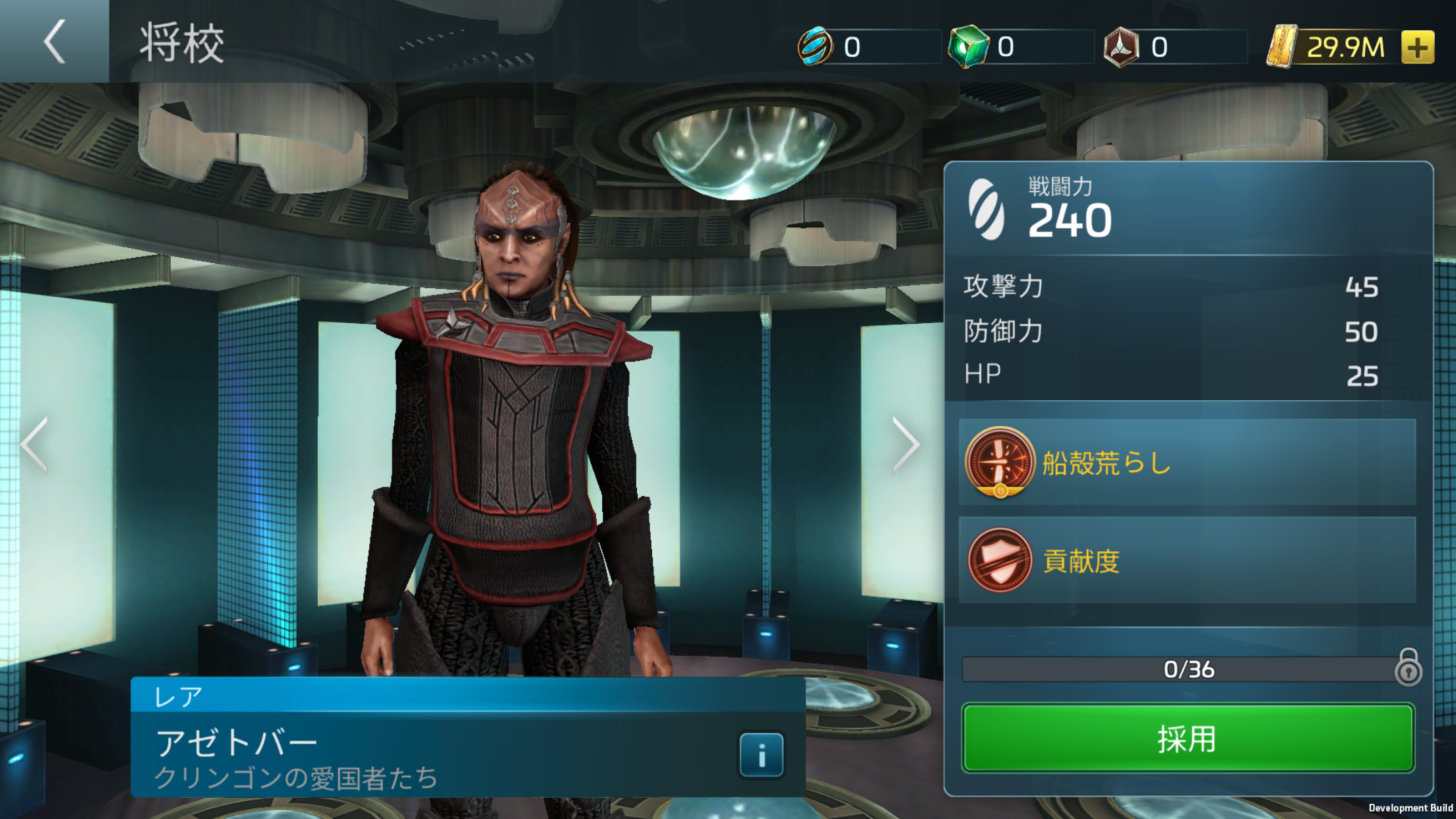Viewport: 1456px width, 819px height.
Task: Add more gold bars with plus button
Action: 1417,47
